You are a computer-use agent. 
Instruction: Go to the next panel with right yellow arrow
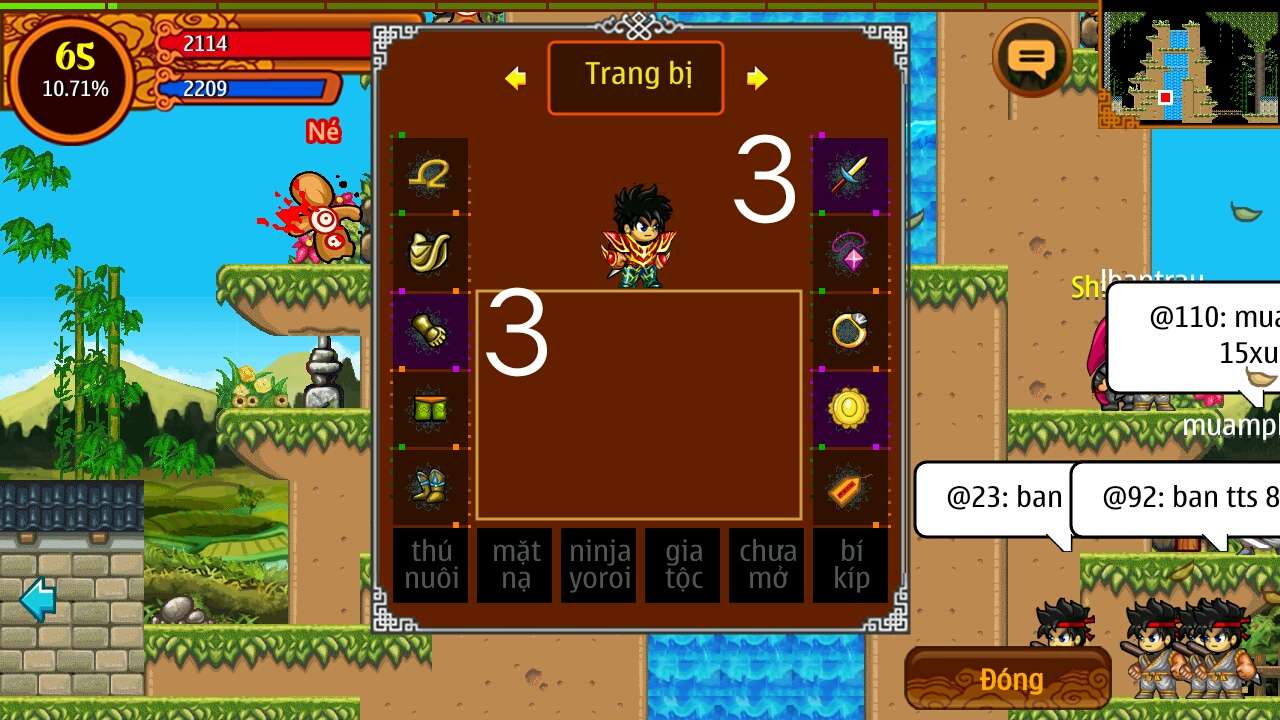coord(757,78)
